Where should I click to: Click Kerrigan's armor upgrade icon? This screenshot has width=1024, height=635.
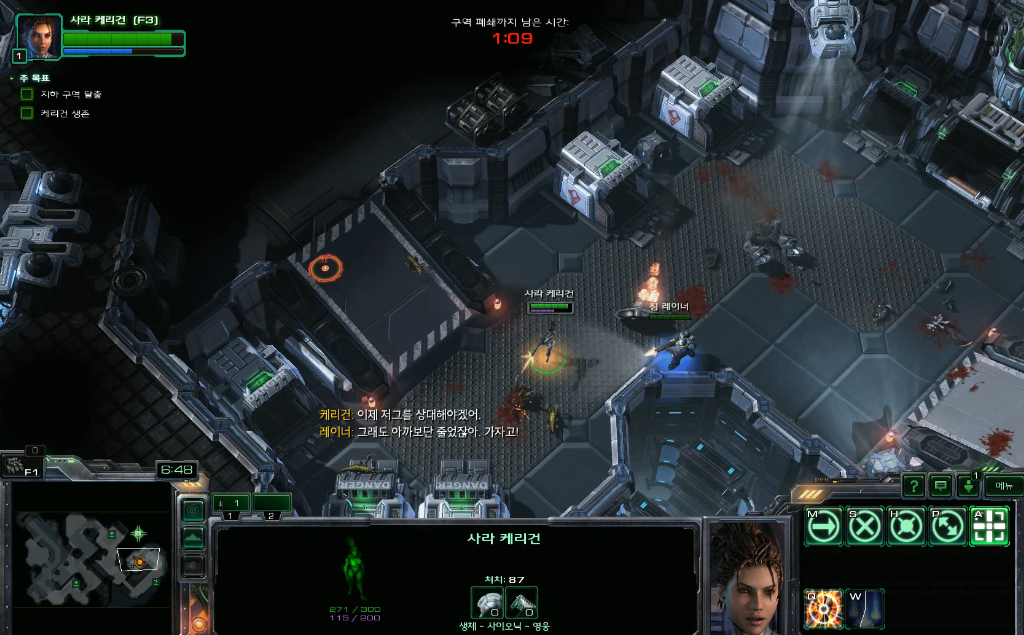[487, 603]
